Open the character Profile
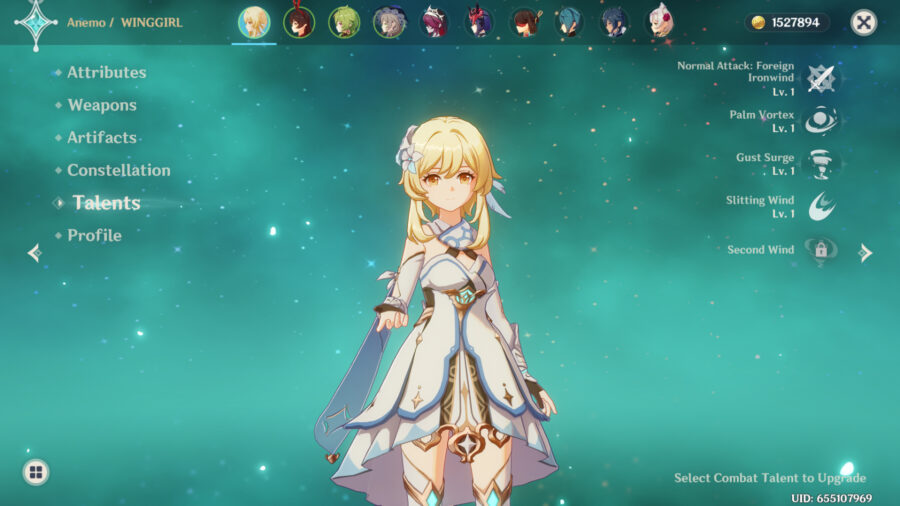 tap(94, 235)
